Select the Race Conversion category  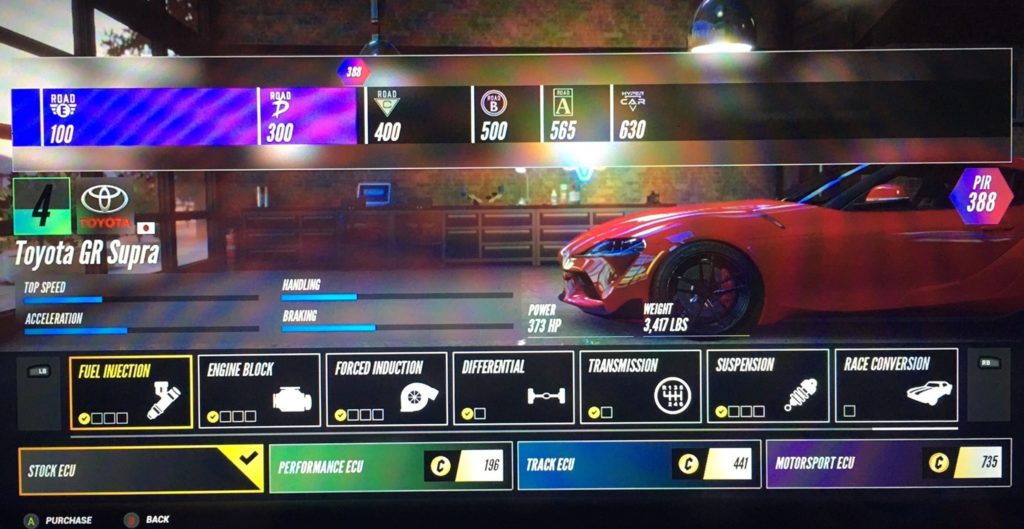(x=895, y=390)
